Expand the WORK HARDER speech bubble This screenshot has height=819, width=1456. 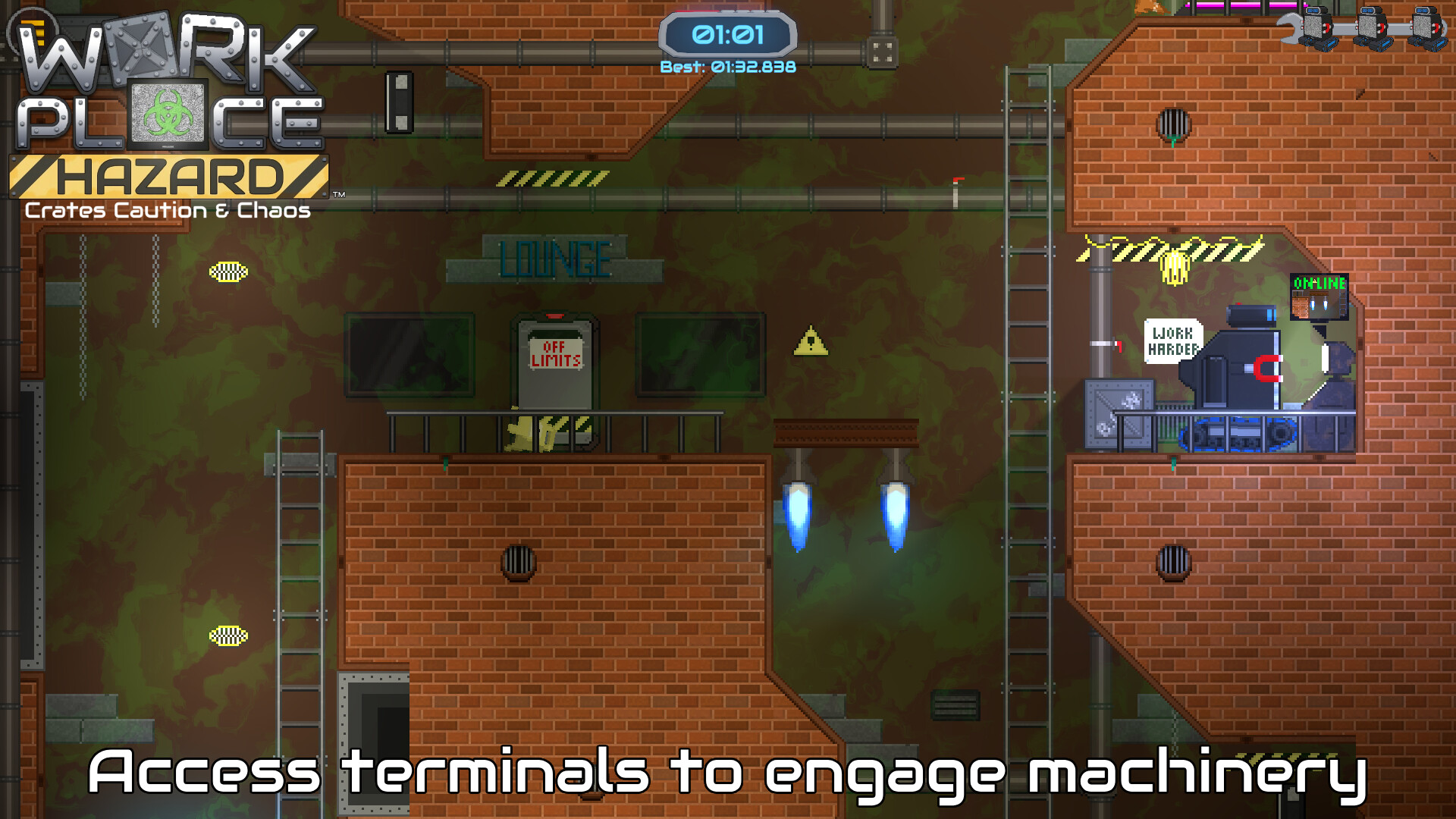1173,340
